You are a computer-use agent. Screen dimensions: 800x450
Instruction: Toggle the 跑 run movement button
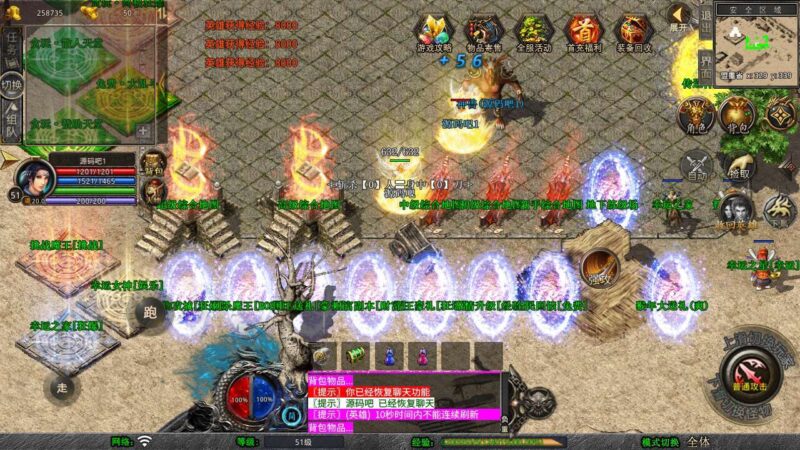point(151,312)
